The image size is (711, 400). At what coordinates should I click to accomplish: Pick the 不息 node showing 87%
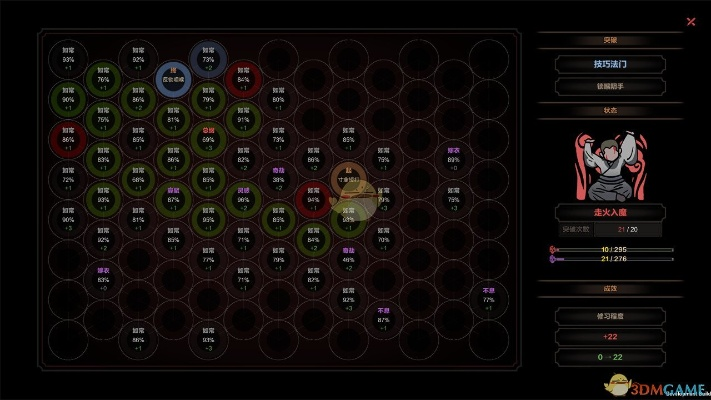(x=383, y=318)
